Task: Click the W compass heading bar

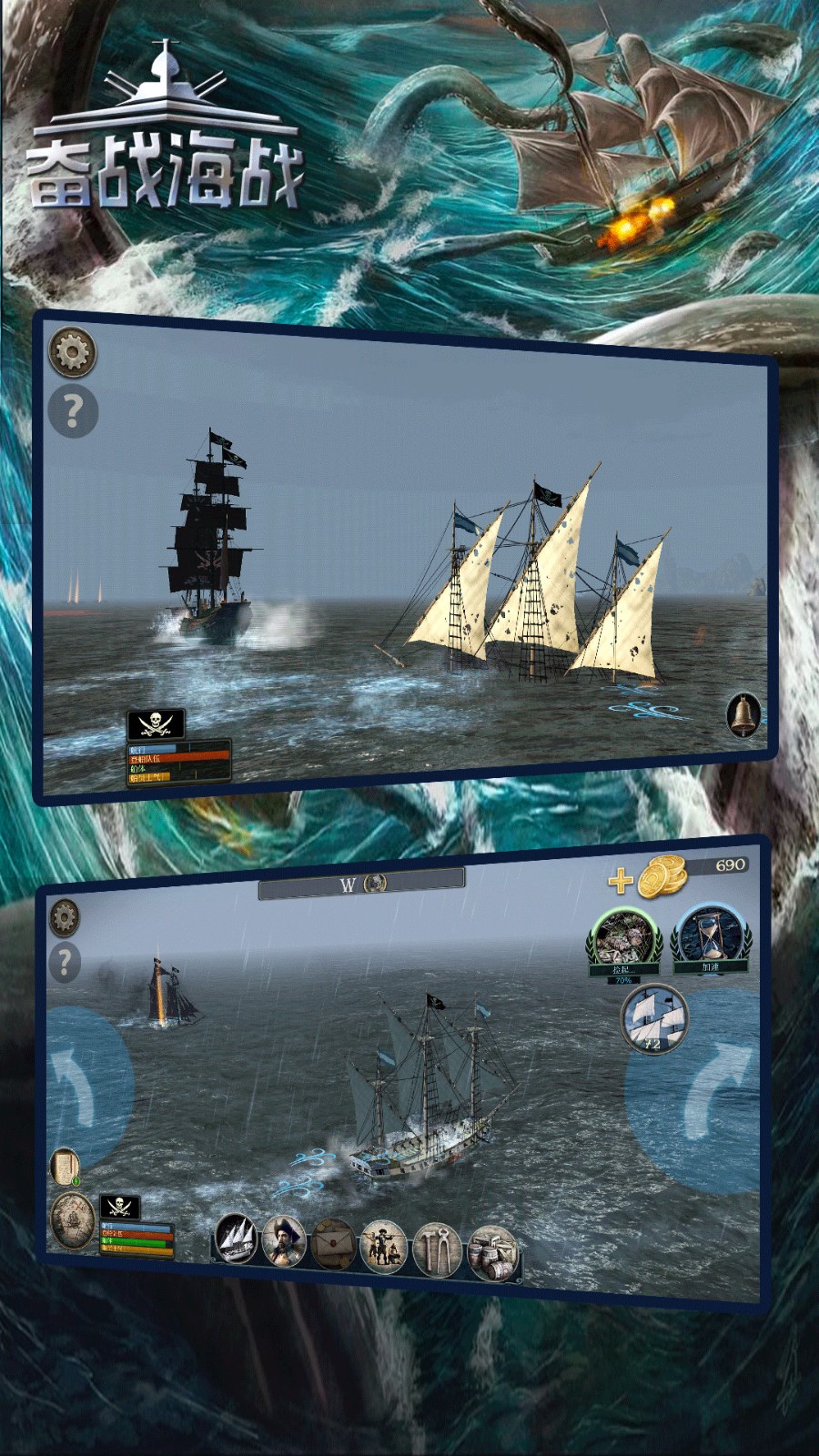Action: (x=361, y=883)
